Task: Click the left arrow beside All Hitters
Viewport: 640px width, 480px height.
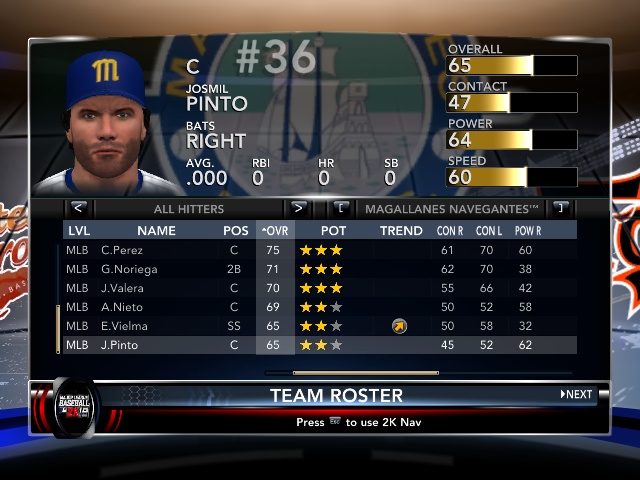Action: click(79, 209)
